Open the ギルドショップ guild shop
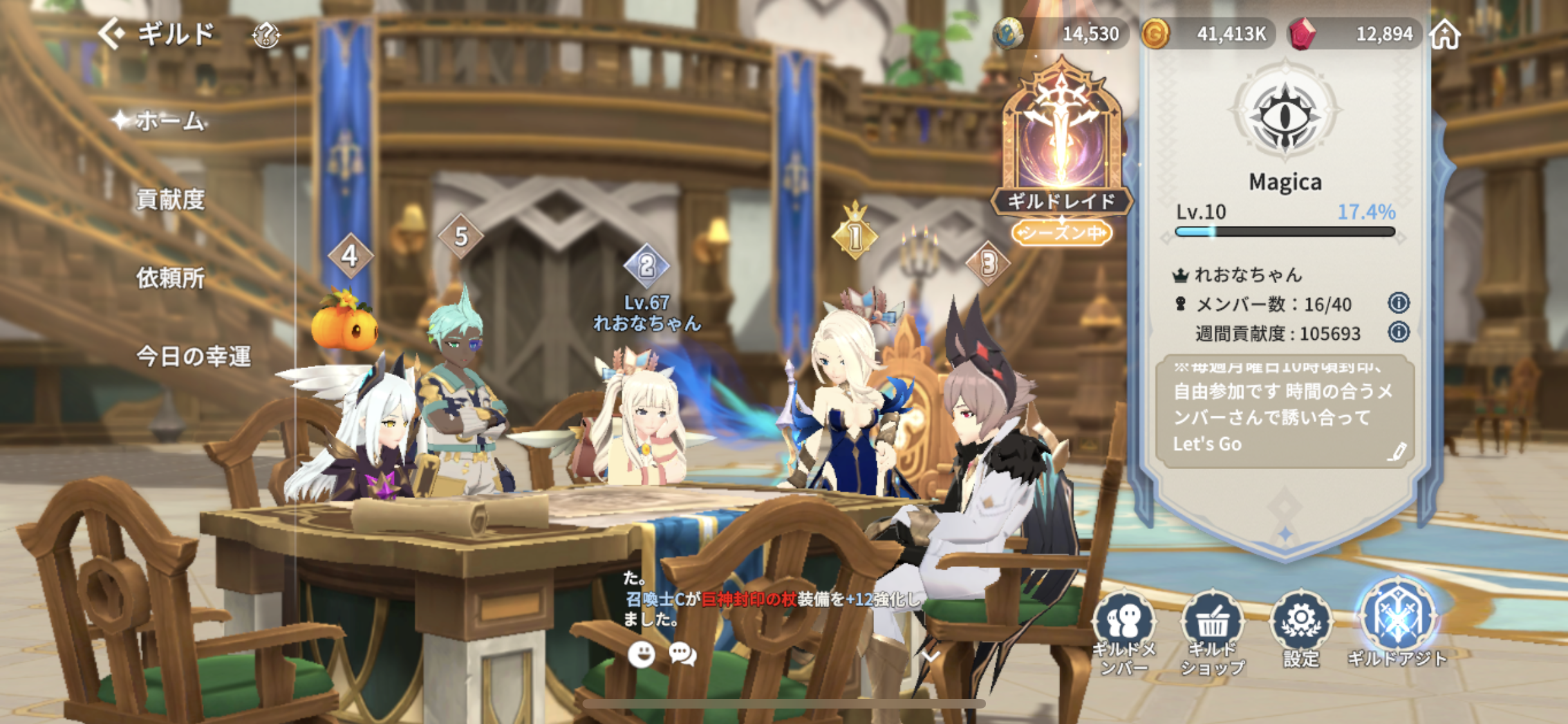The height and width of the screenshot is (724, 1568). coord(1213,631)
